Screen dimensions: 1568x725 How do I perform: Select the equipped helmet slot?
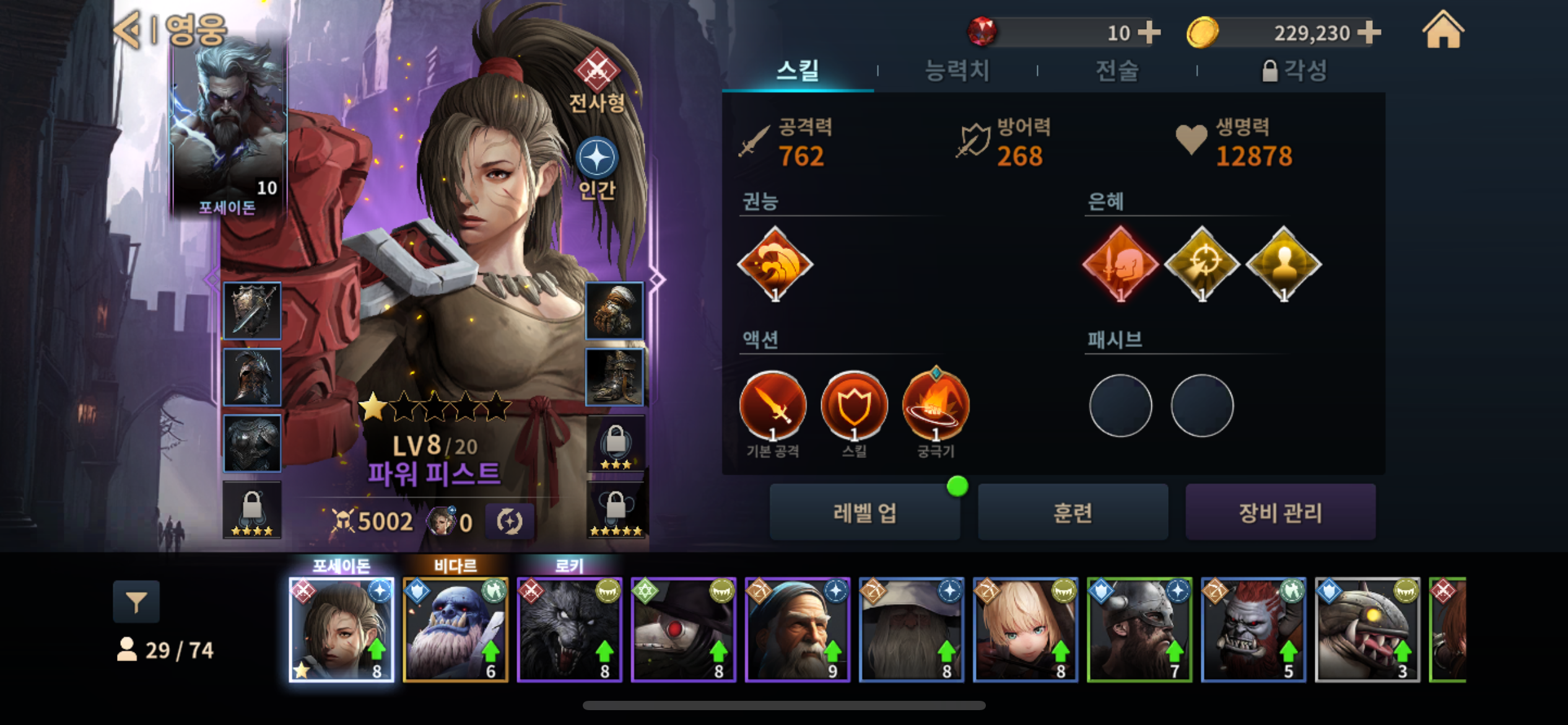tap(252, 377)
